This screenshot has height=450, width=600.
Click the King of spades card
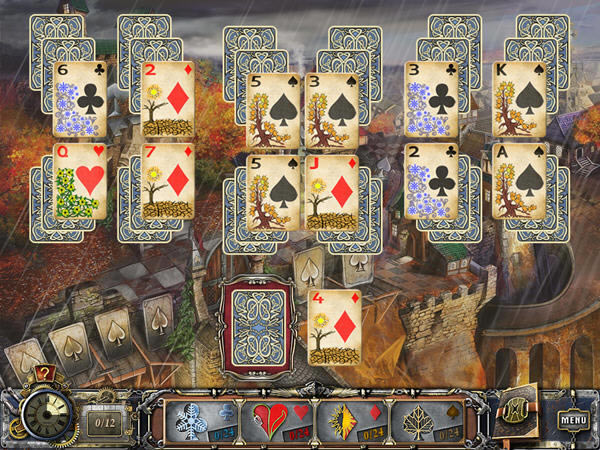click(519, 99)
